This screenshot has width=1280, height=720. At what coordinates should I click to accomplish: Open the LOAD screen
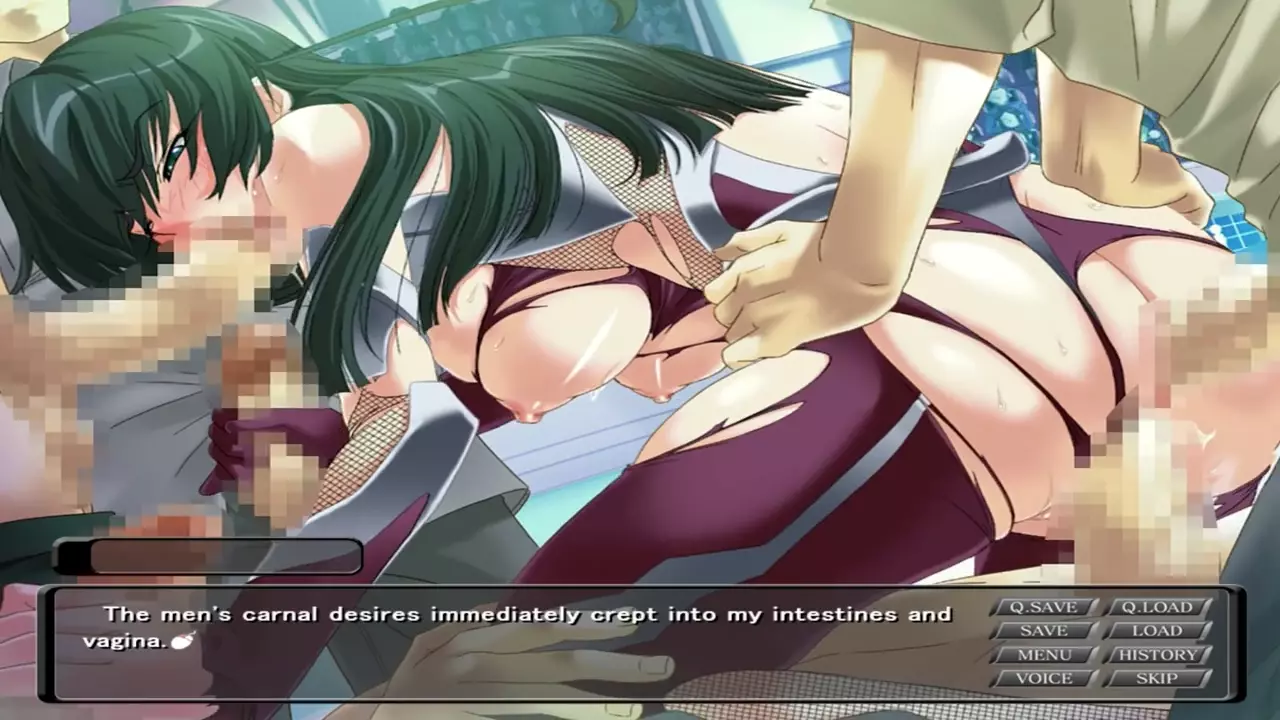coord(1156,631)
